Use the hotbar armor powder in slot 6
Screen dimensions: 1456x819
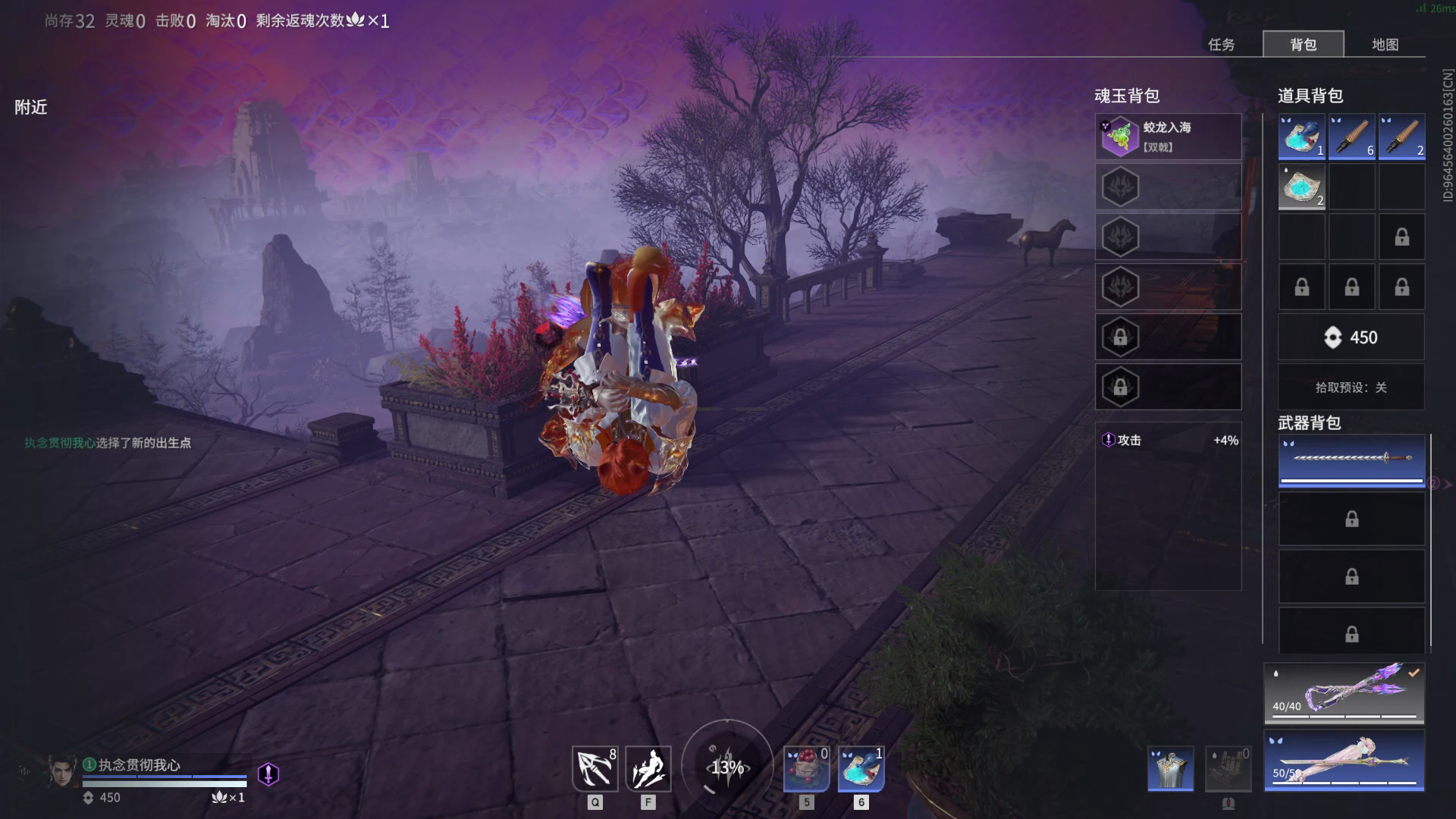tap(861, 769)
